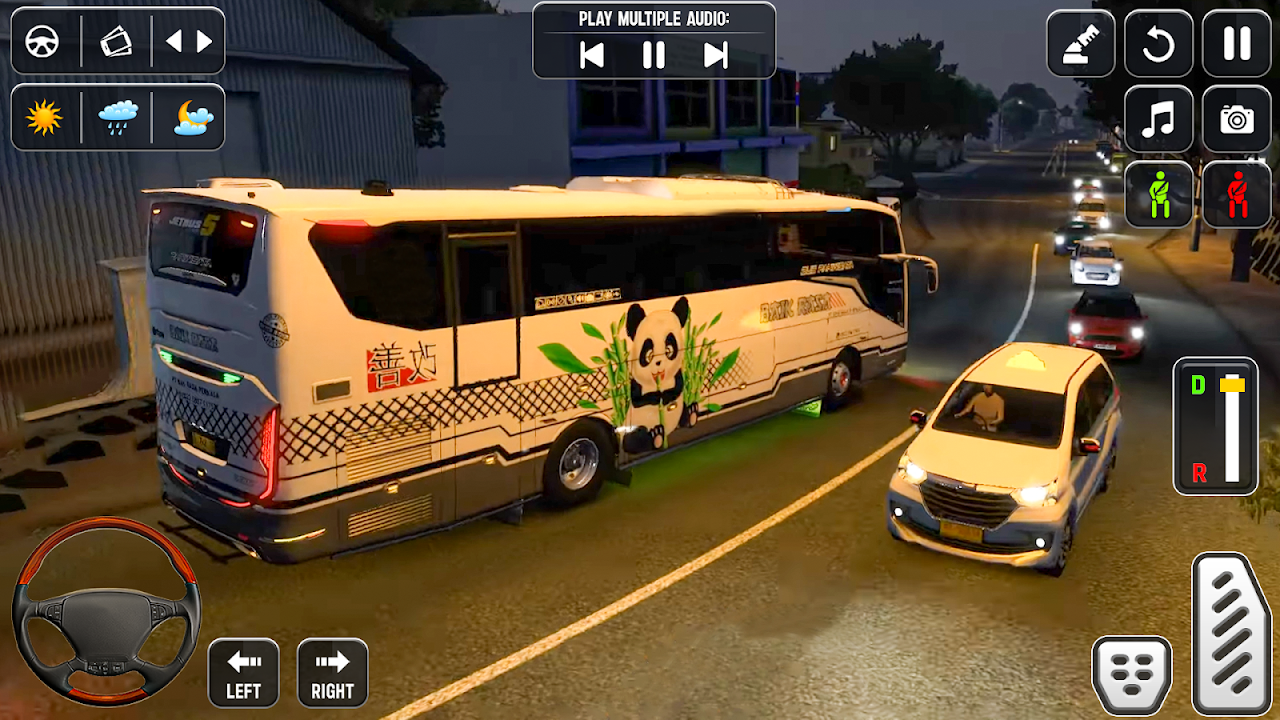Viewport: 1280px width, 720px height.
Task: Shift the gear selector to R
Action: tap(1200, 473)
